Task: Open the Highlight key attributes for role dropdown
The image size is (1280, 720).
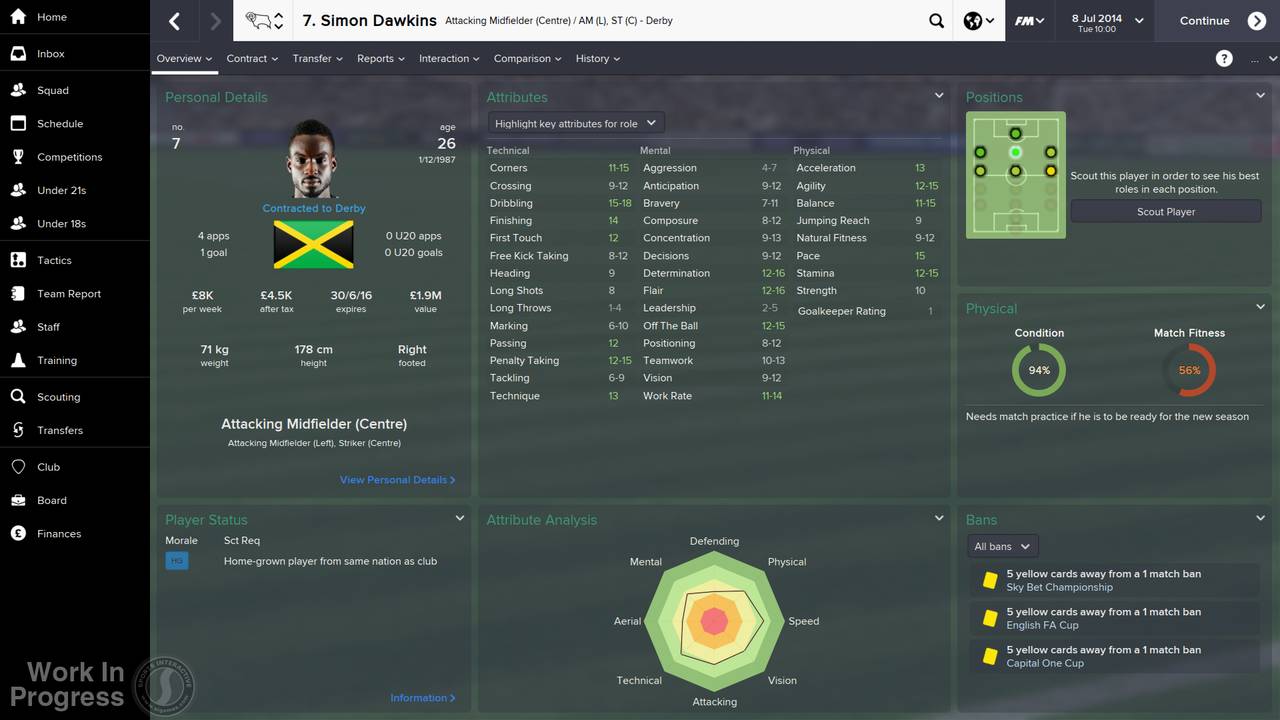Action: pyautogui.click(x=575, y=121)
